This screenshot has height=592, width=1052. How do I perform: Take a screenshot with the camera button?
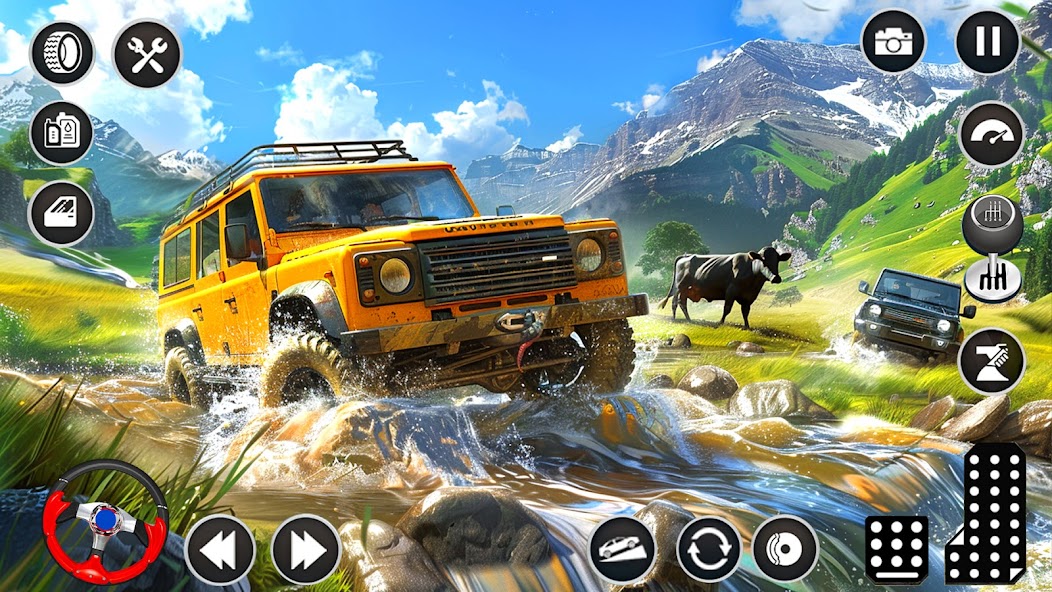pos(893,41)
